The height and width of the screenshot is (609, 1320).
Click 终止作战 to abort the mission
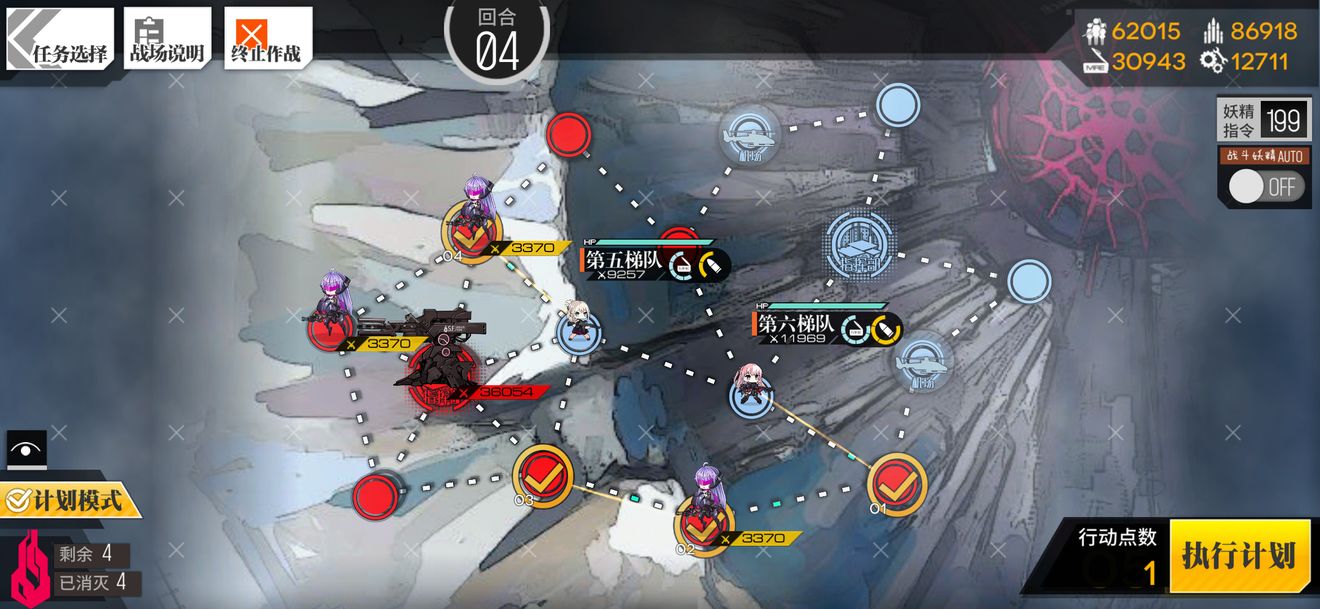pos(267,38)
